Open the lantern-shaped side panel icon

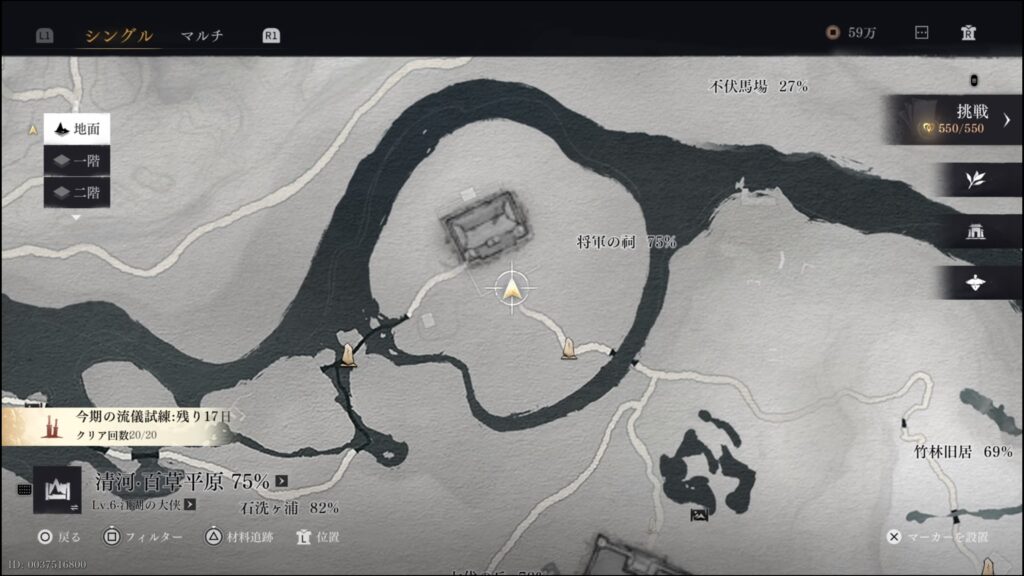tap(975, 283)
